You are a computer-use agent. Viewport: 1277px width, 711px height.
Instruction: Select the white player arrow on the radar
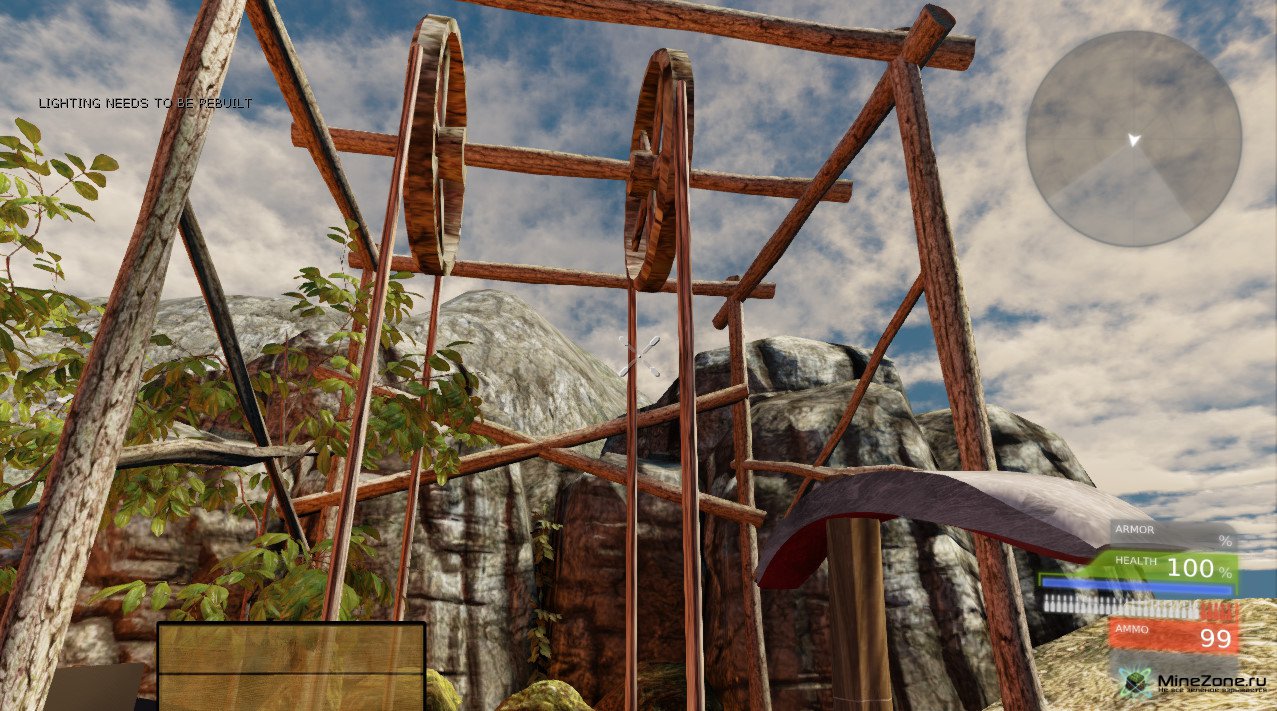pos(1133,140)
